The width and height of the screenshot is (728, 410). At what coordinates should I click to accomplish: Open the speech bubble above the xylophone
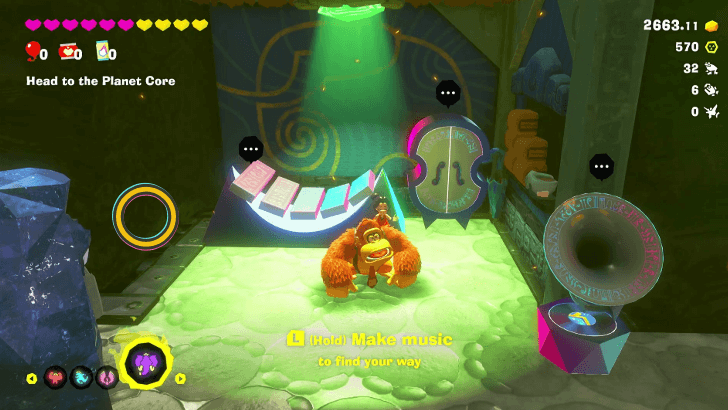[250, 150]
